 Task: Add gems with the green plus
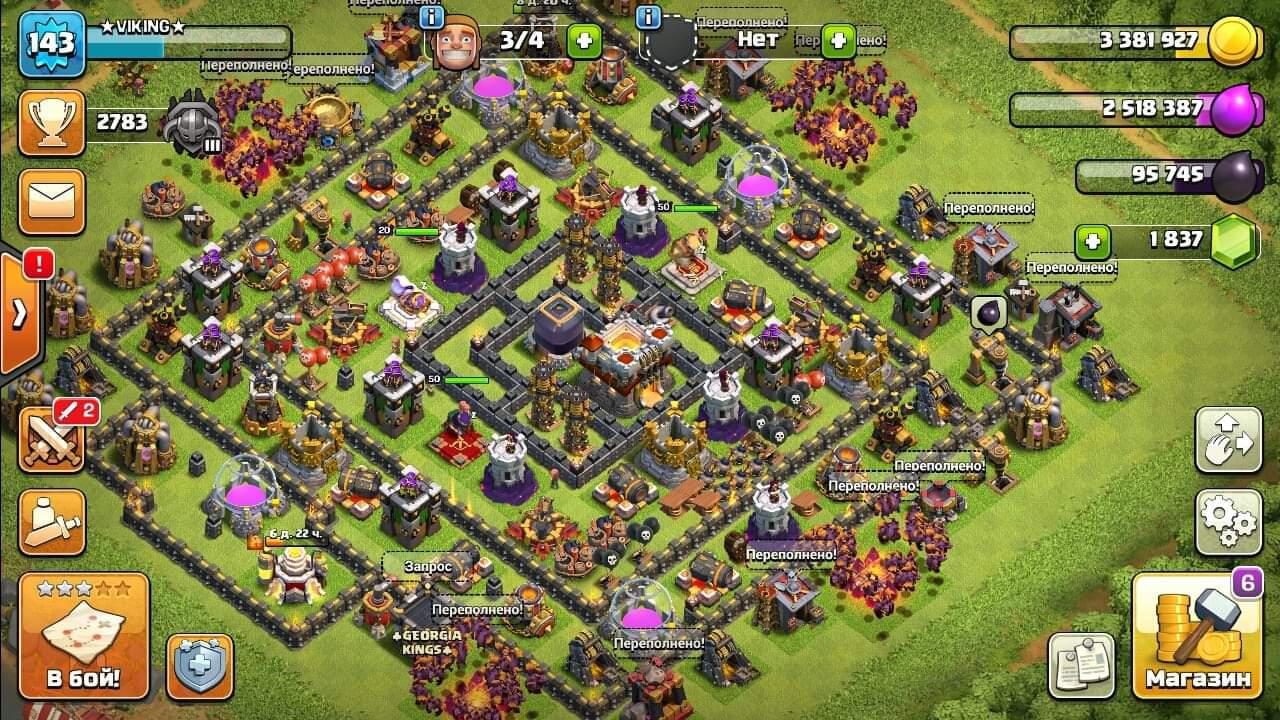tap(1092, 242)
